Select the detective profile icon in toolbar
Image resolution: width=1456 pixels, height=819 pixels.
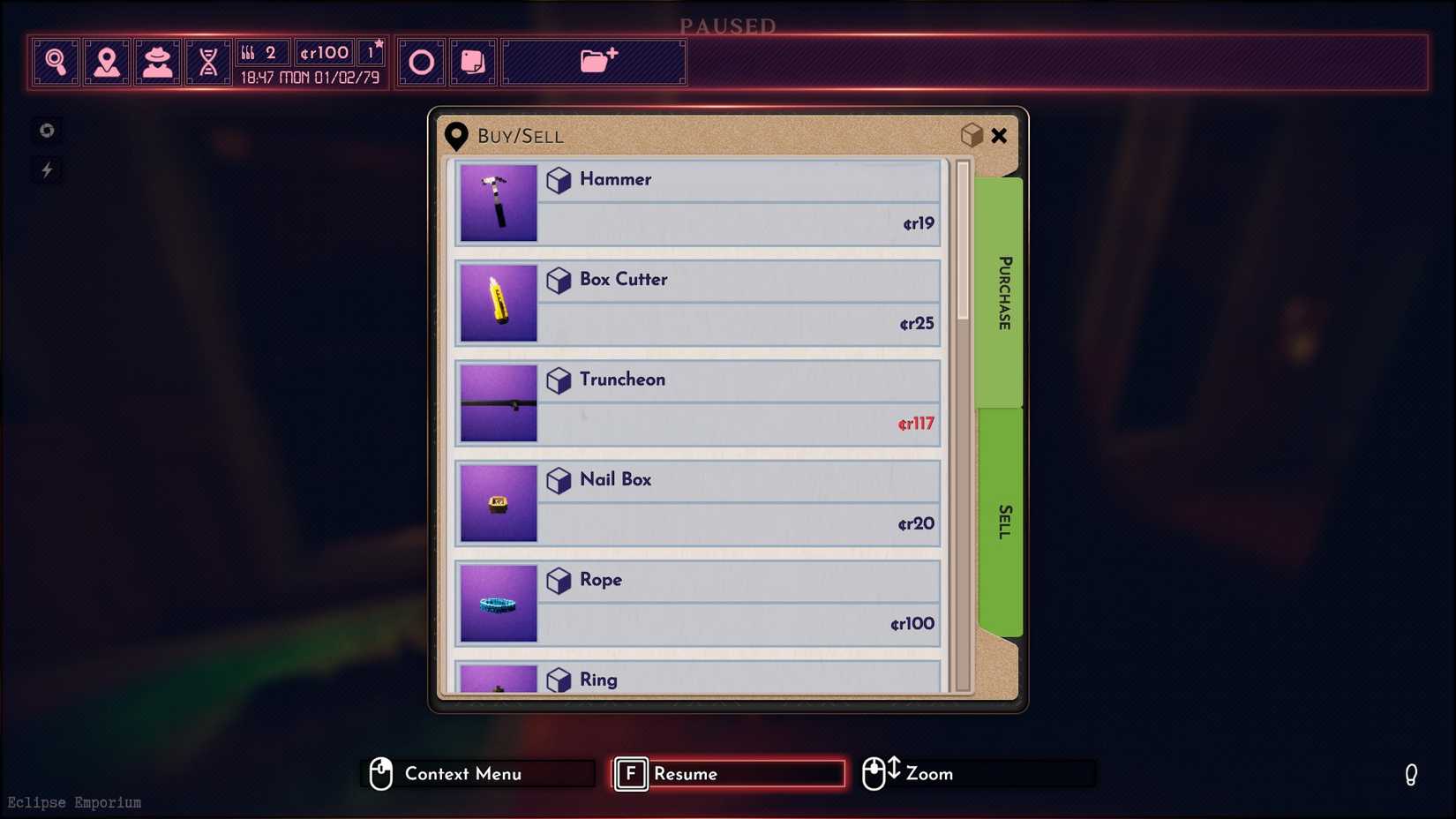pos(158,60)
